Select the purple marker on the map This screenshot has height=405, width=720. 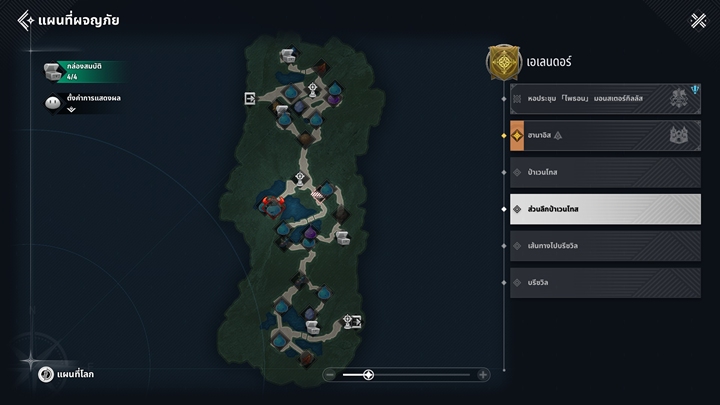pyautogui.click(x=312, y=234)
